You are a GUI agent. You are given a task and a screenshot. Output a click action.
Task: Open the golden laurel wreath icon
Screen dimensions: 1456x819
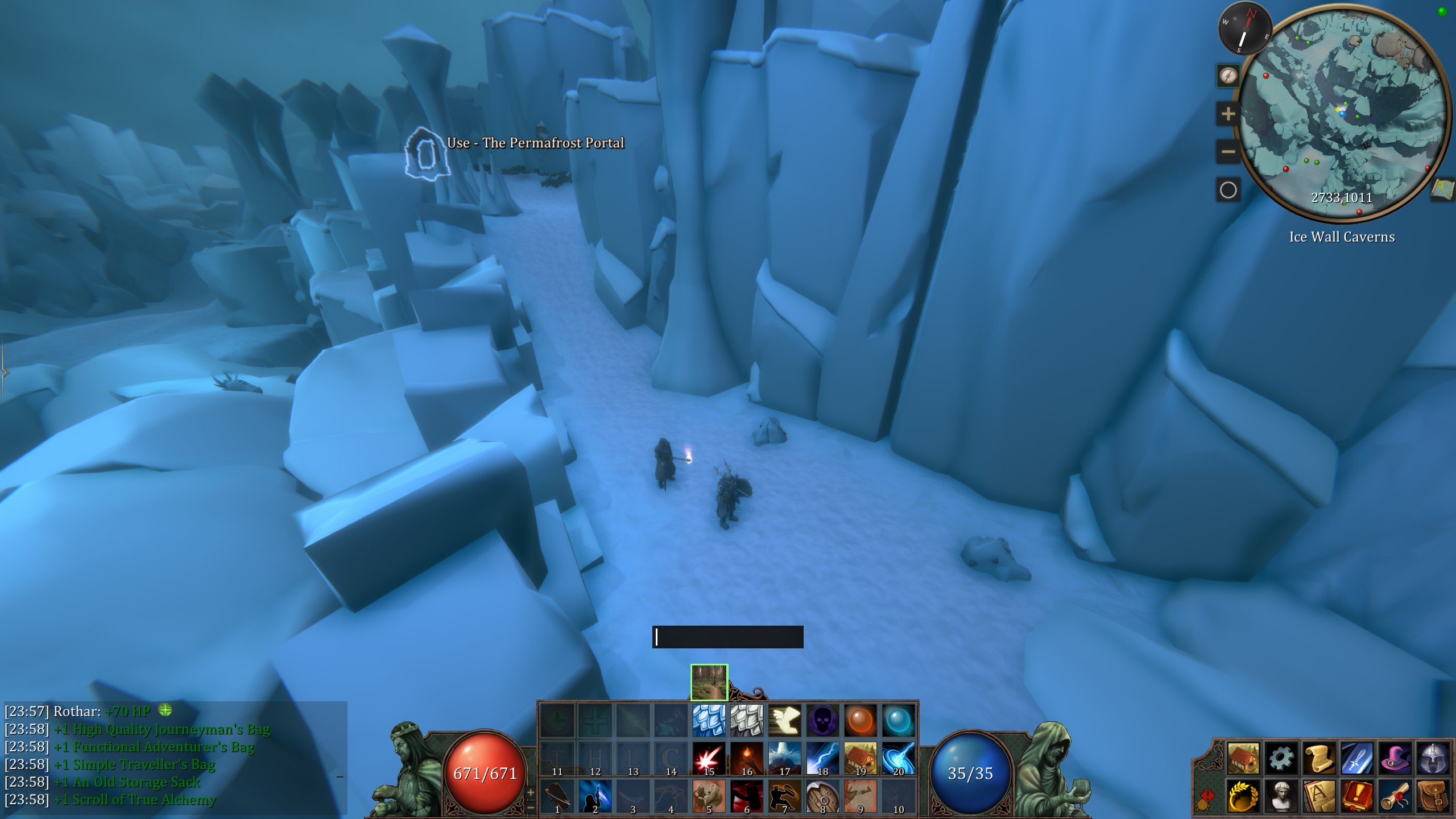pyautogui.click(x=1243, y=796)
